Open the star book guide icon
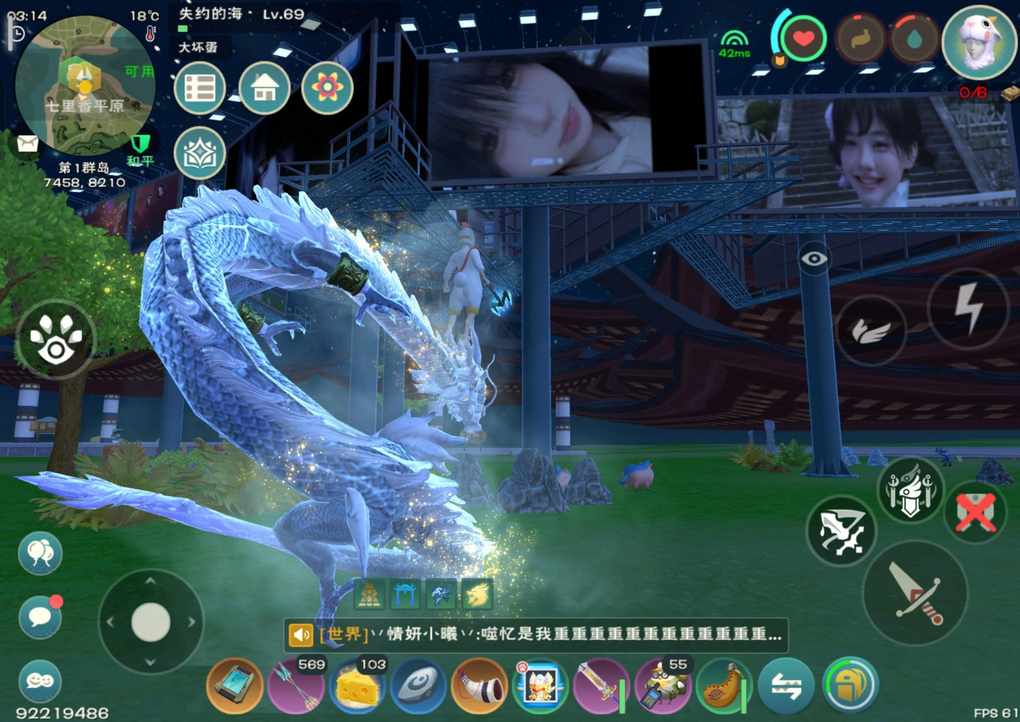 (200, 153)
